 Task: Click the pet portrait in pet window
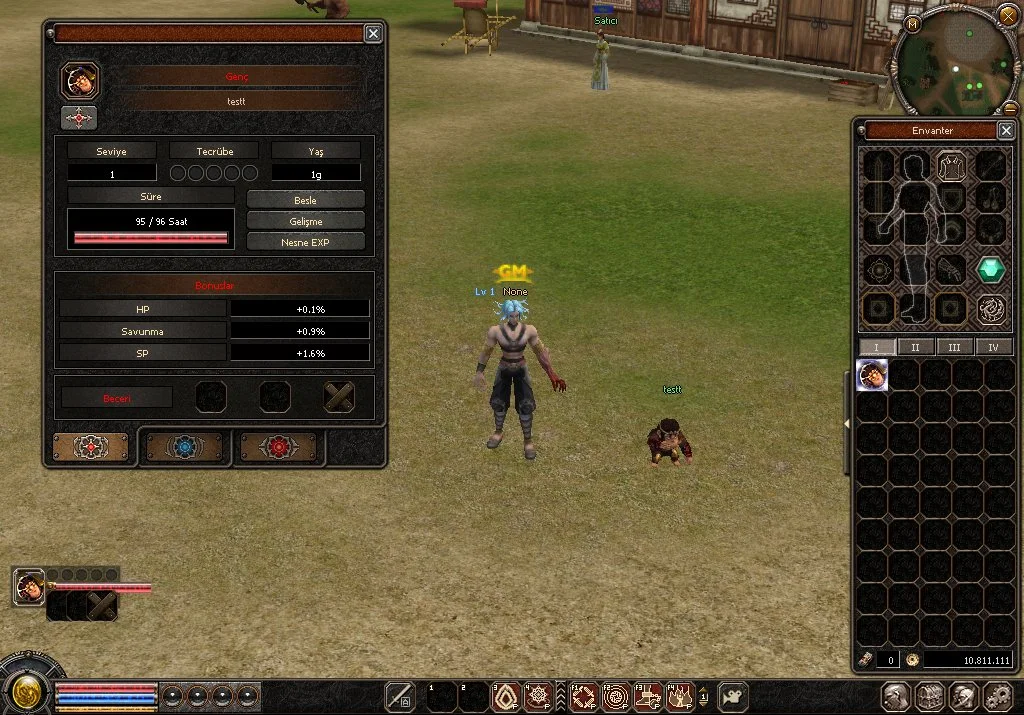[x=79, y=79]
